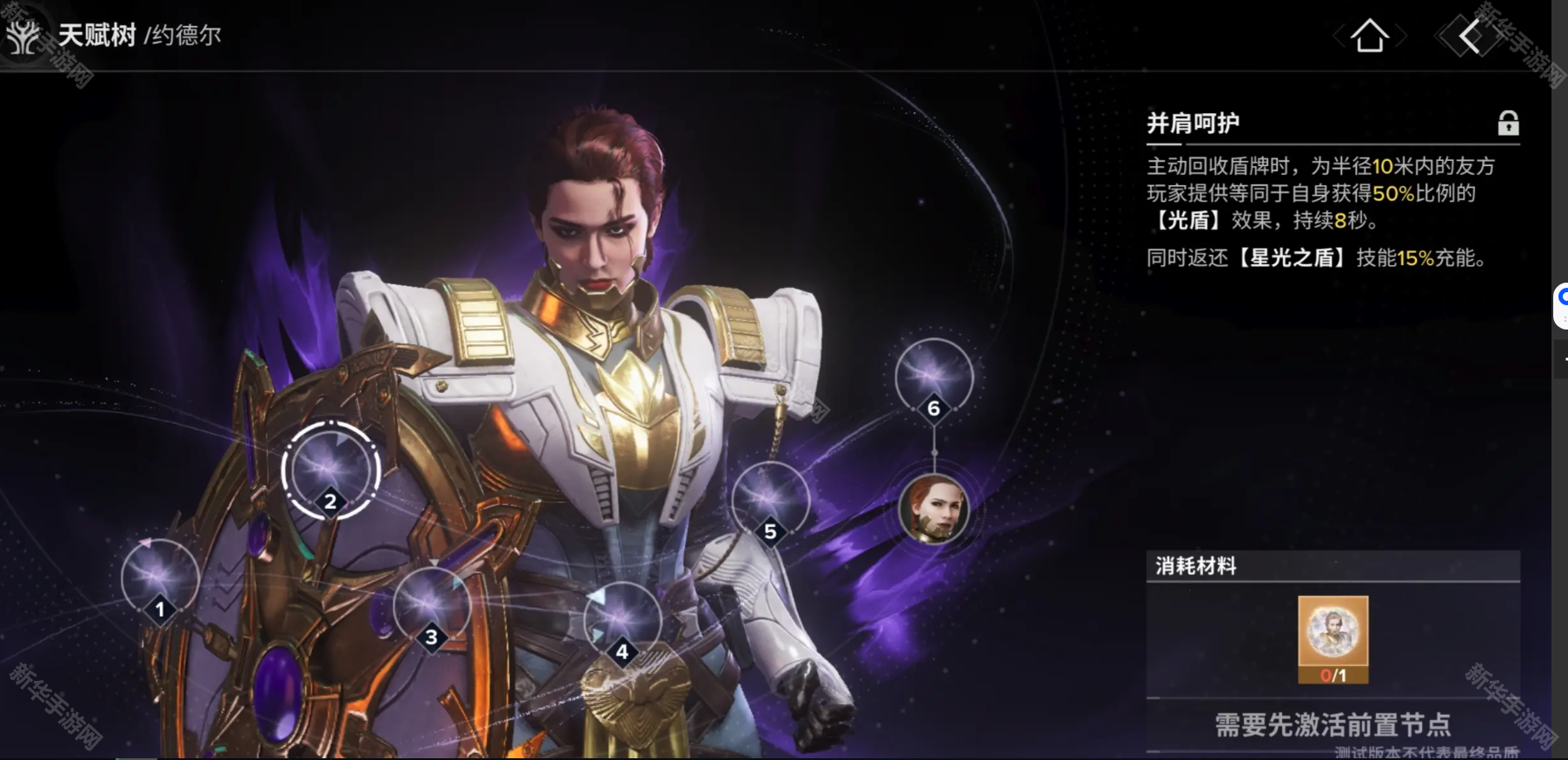Select the character portrait talent node
This screenshot has width=1568, height=760.
[x=933, y=509]
